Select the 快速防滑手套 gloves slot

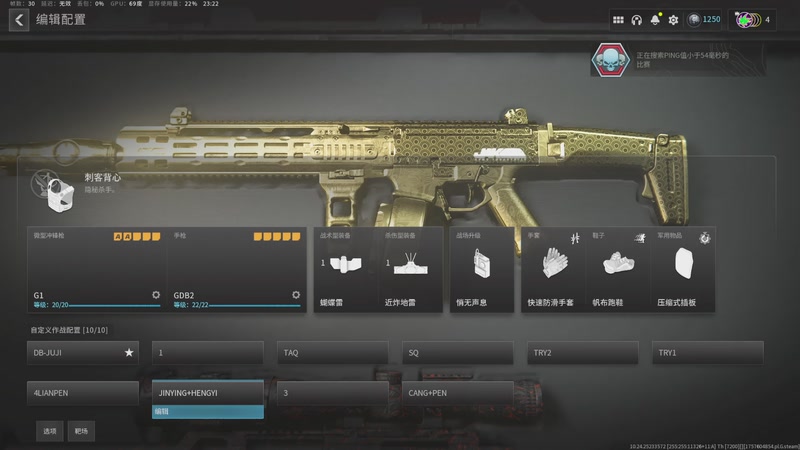point(553,270)
